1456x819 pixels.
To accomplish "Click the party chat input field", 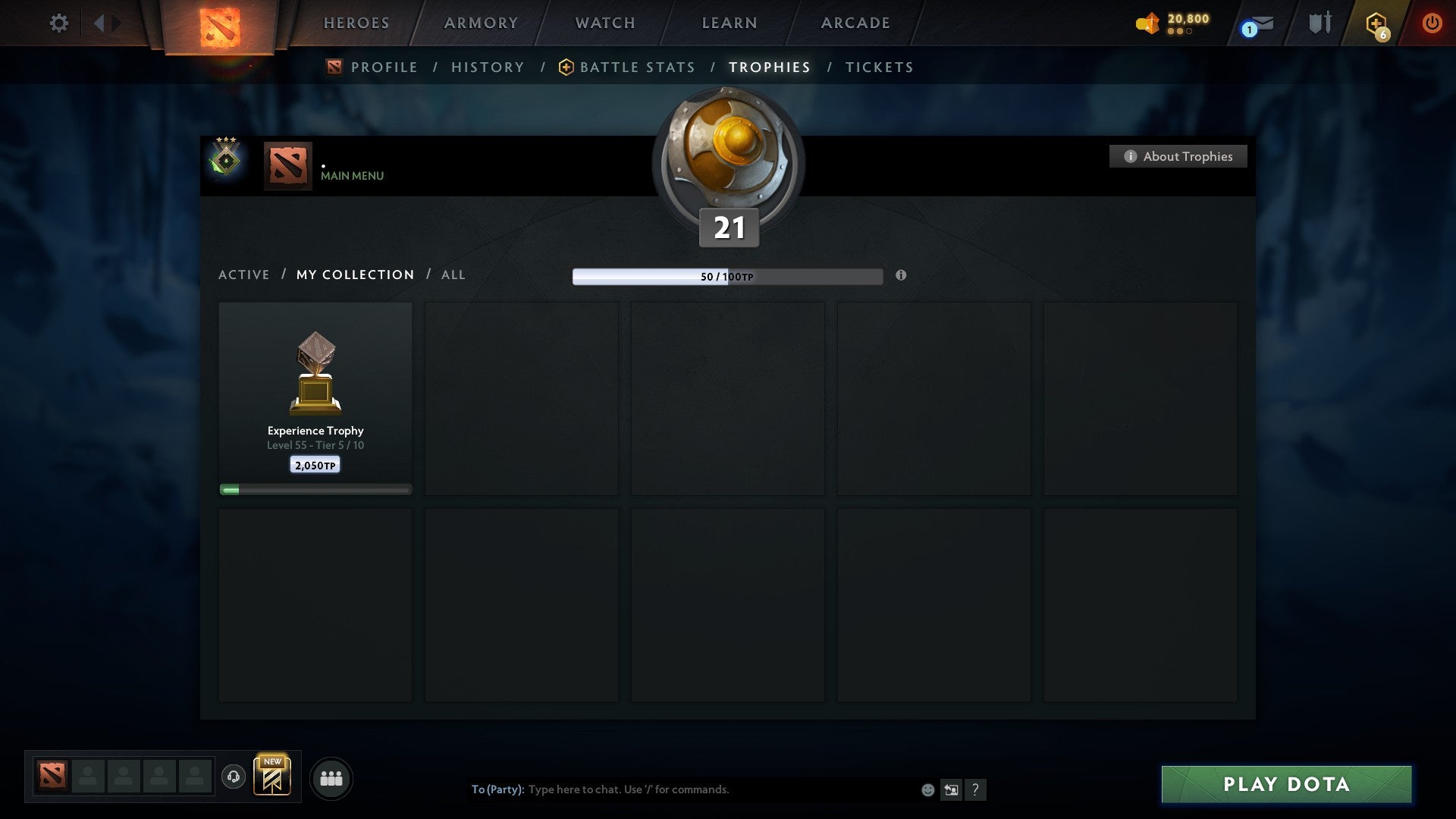I will [682, 789].
